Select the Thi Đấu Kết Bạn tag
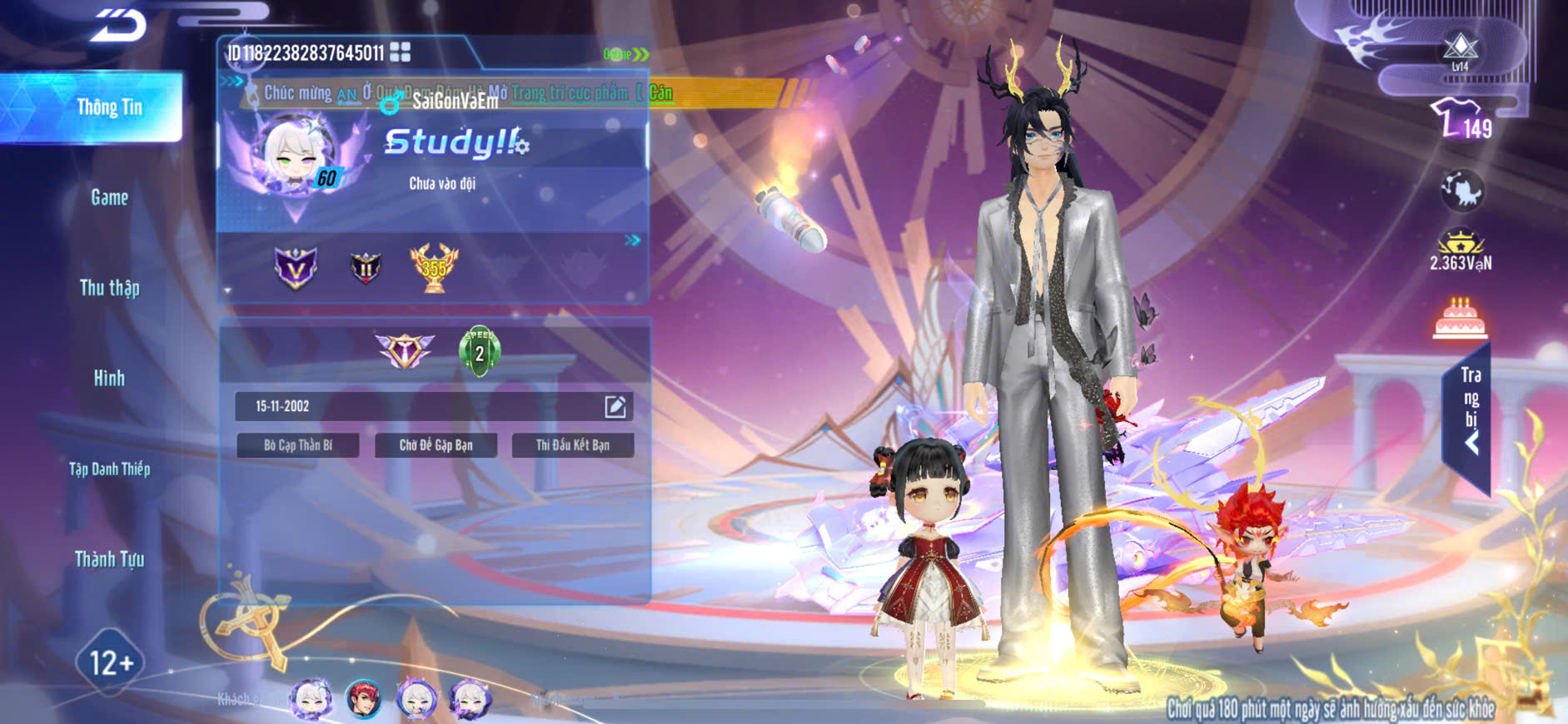 (573, 445)
